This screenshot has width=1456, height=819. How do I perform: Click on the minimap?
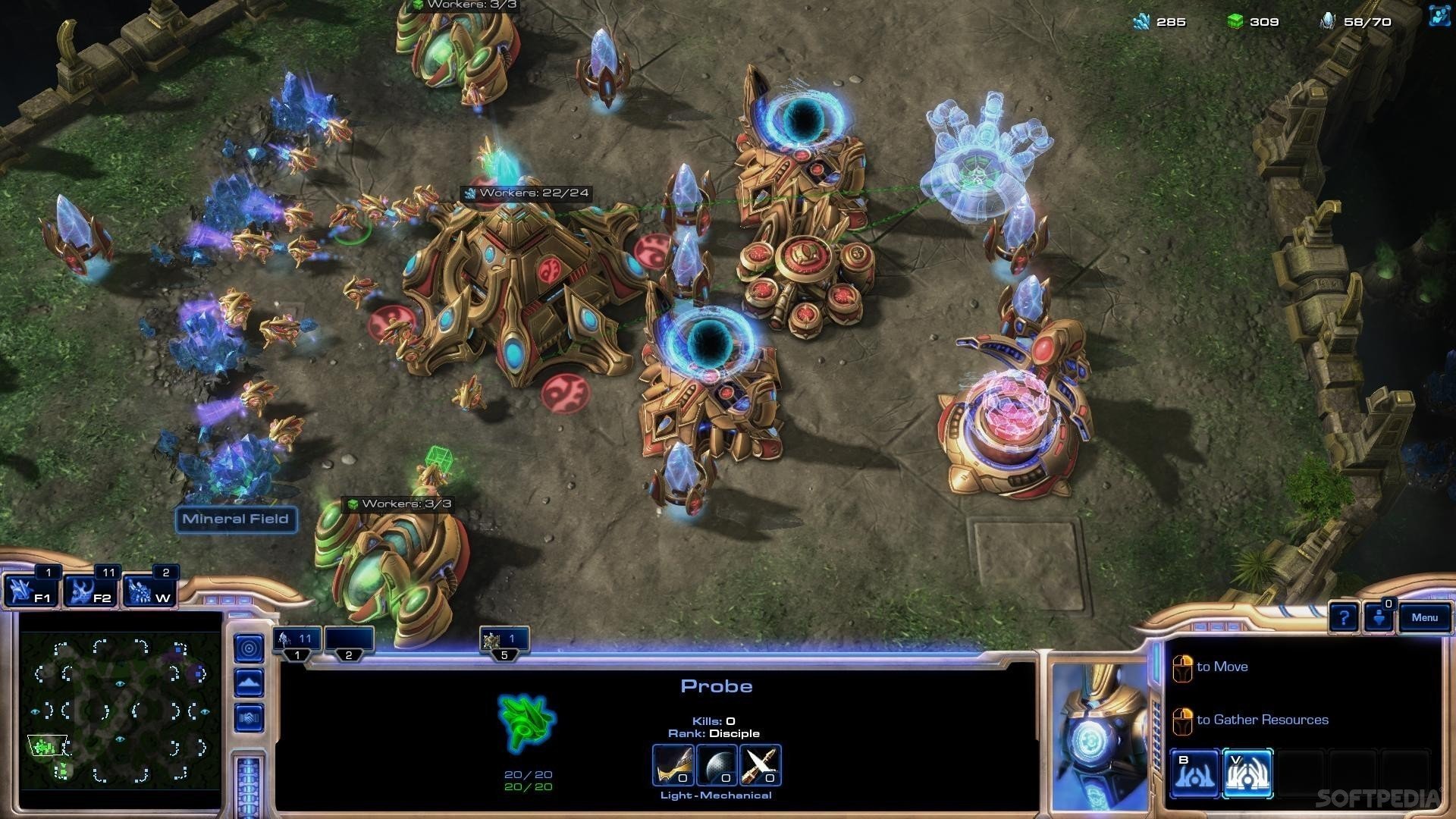click(x=120, y=709)
